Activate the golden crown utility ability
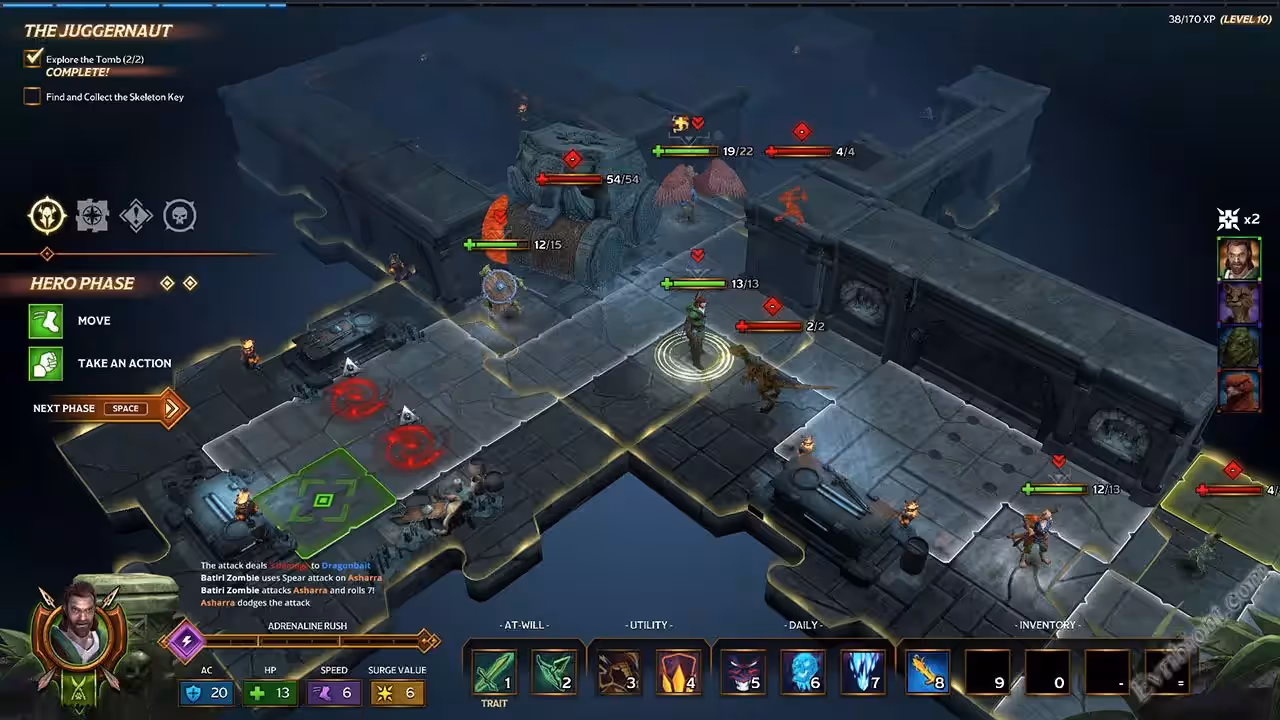Viewport: 1280px width, 720px height. click(678, 671)
